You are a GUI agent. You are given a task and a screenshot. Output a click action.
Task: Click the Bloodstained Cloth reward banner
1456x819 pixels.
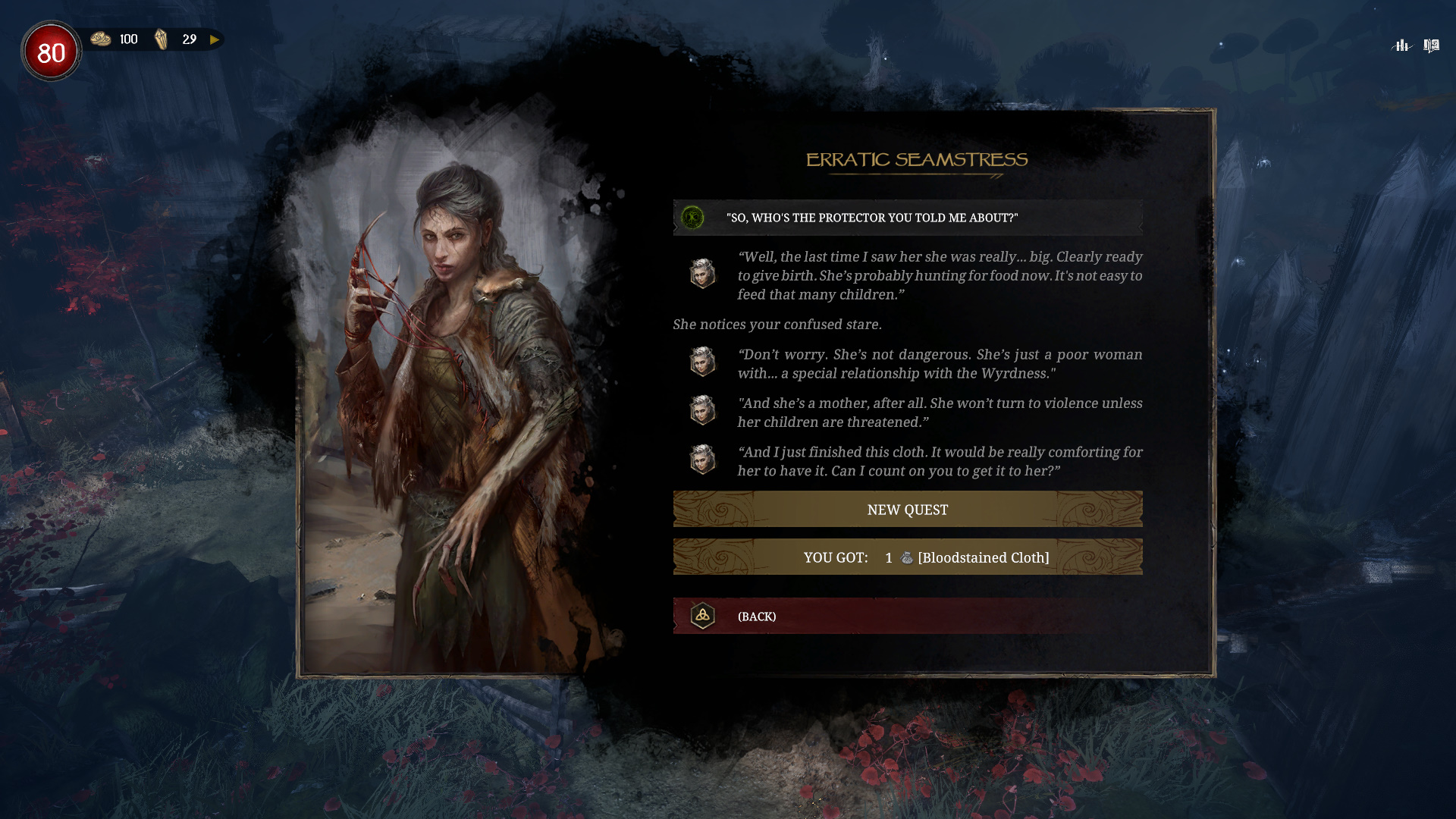(x=907, y=557)
